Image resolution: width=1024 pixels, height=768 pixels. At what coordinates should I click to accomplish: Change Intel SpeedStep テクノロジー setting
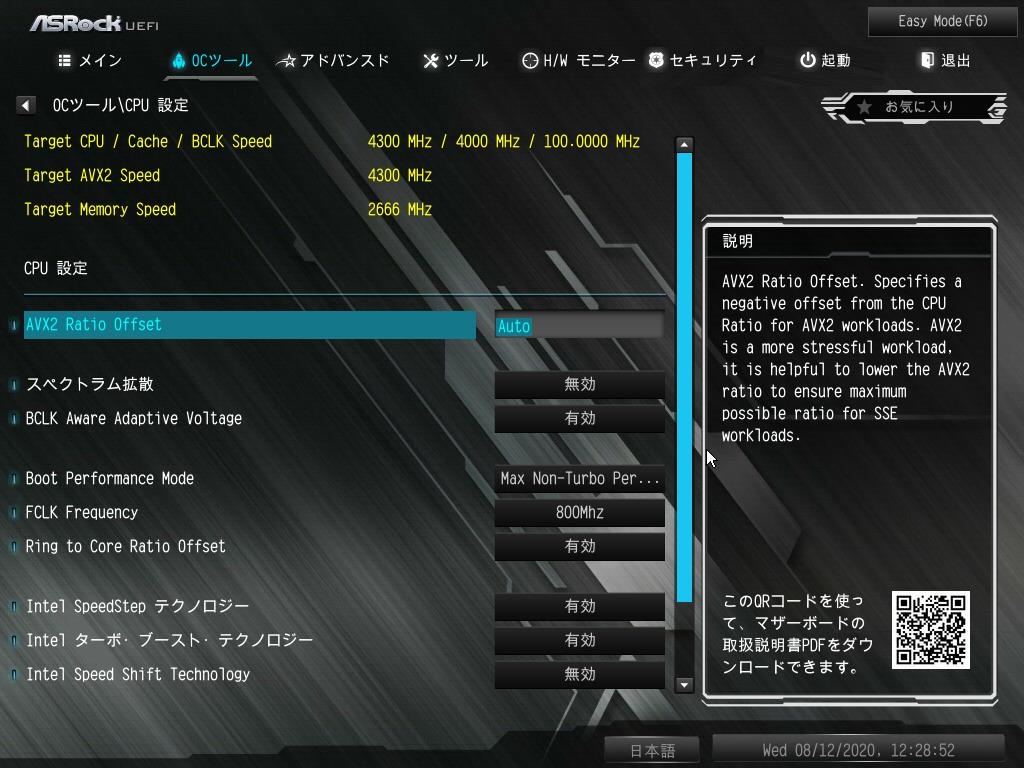[579, 607]
